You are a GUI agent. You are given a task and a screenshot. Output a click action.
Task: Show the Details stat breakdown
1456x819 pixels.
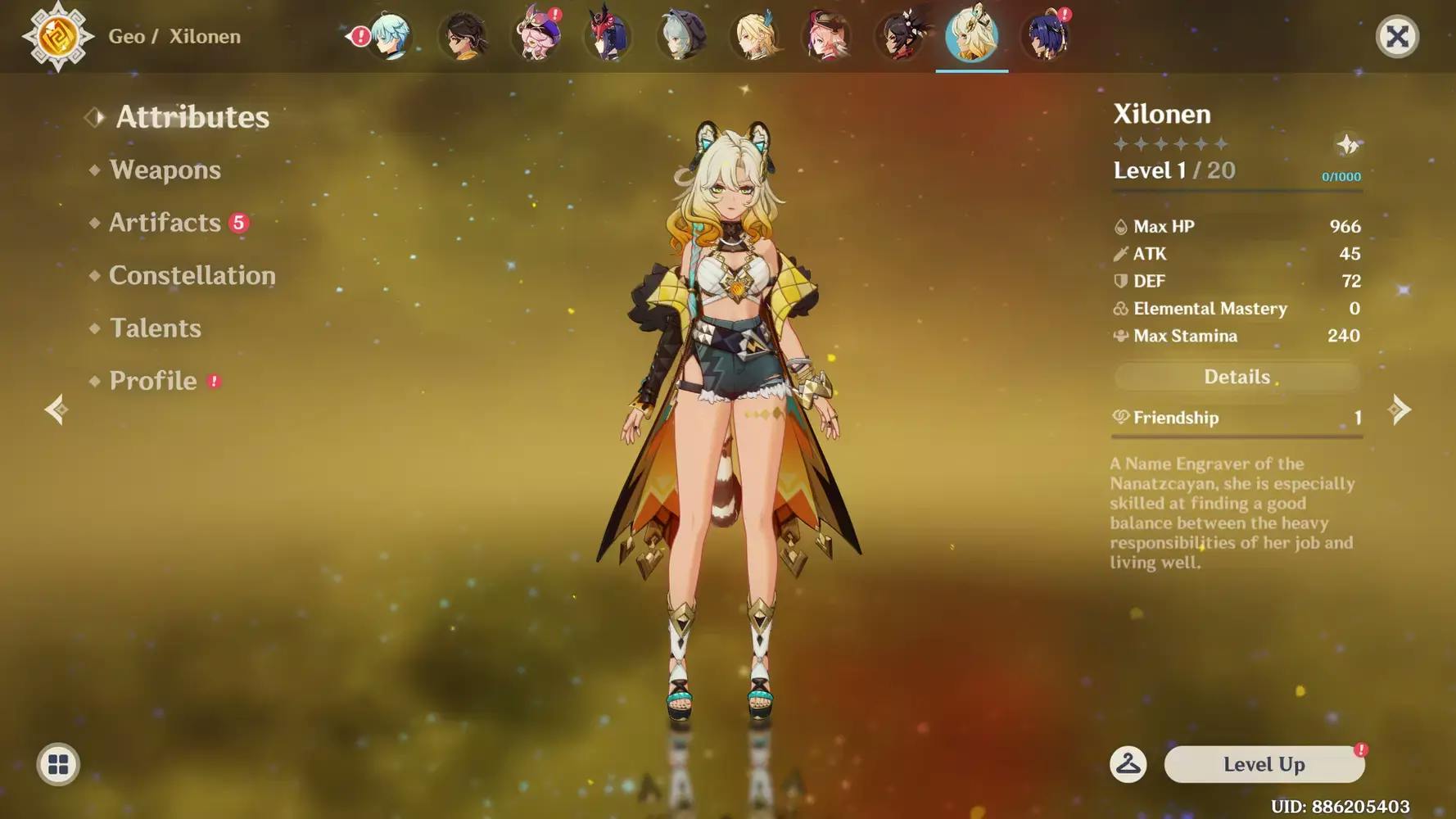pos(1237,377)
